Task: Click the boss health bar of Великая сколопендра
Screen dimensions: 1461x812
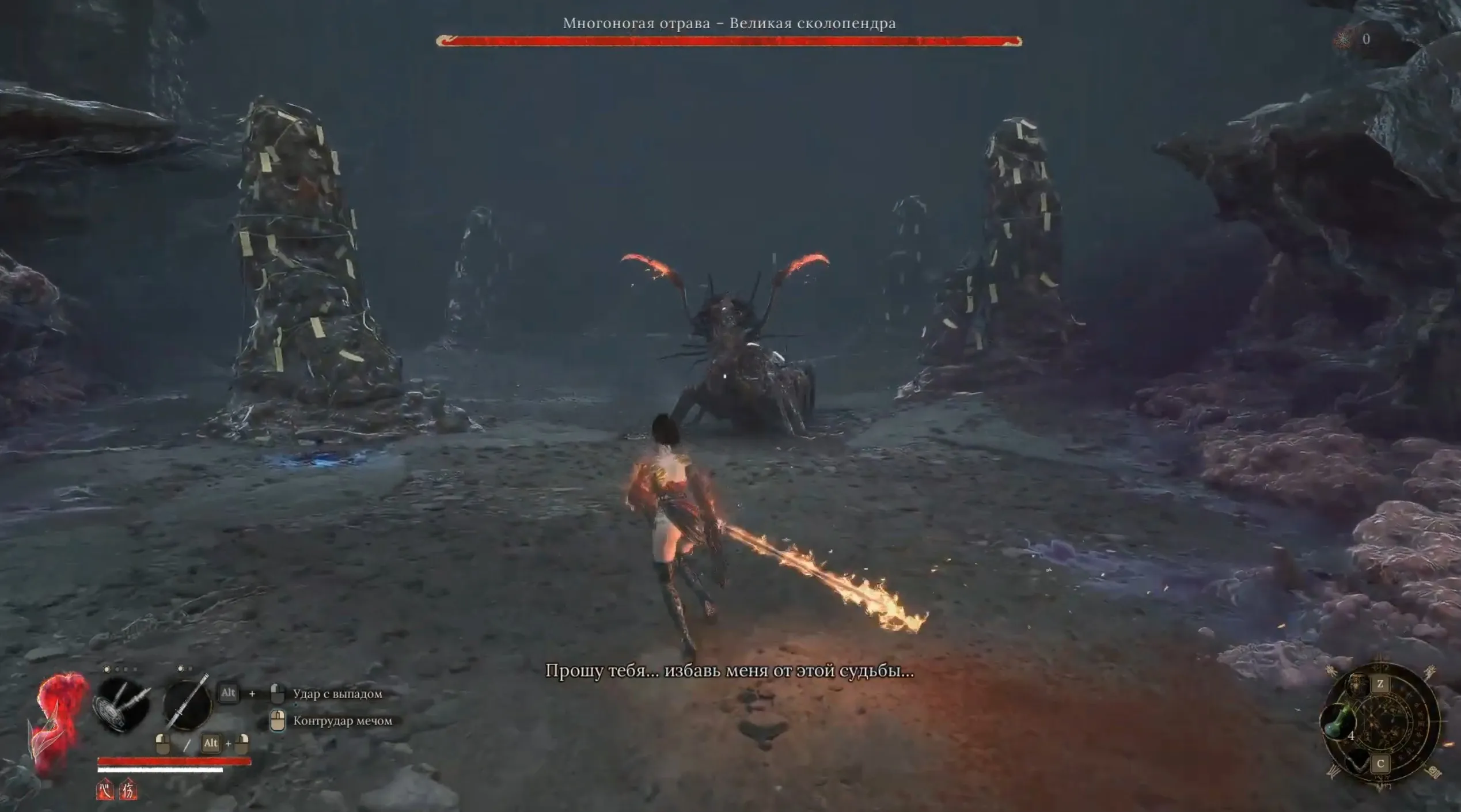Action: 731,40
